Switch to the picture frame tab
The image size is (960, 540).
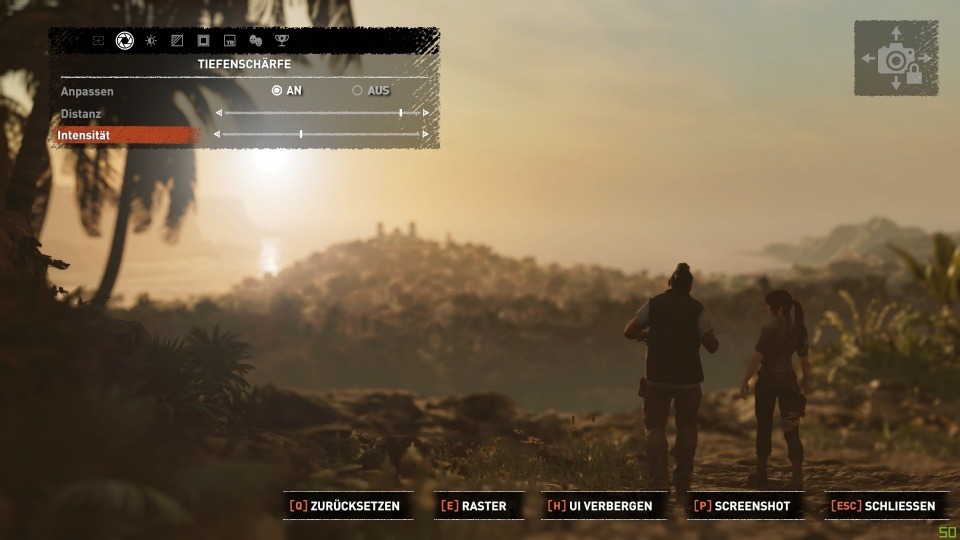point(203,41)
